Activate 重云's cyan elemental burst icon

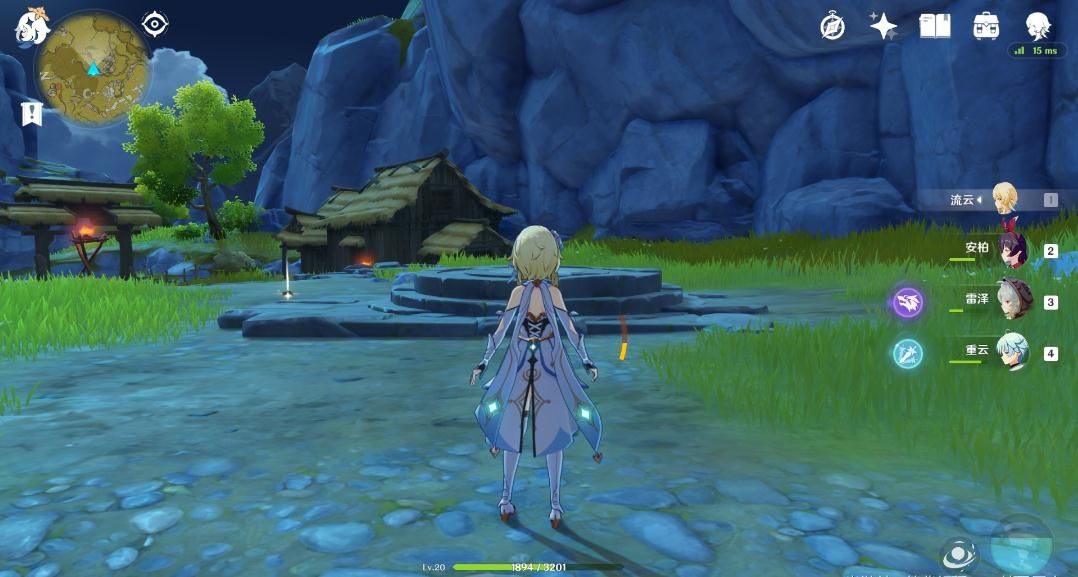908,353
